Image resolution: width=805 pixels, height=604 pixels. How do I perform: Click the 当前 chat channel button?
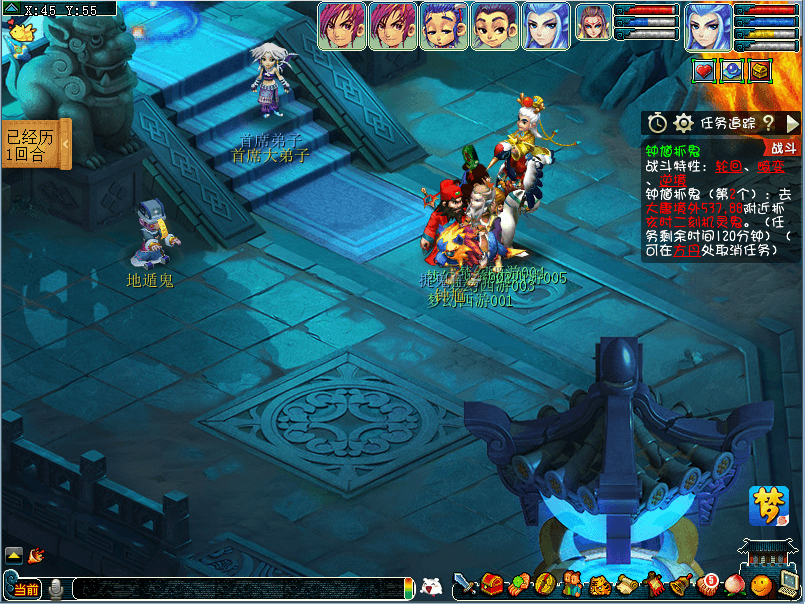tap(25, 589)
